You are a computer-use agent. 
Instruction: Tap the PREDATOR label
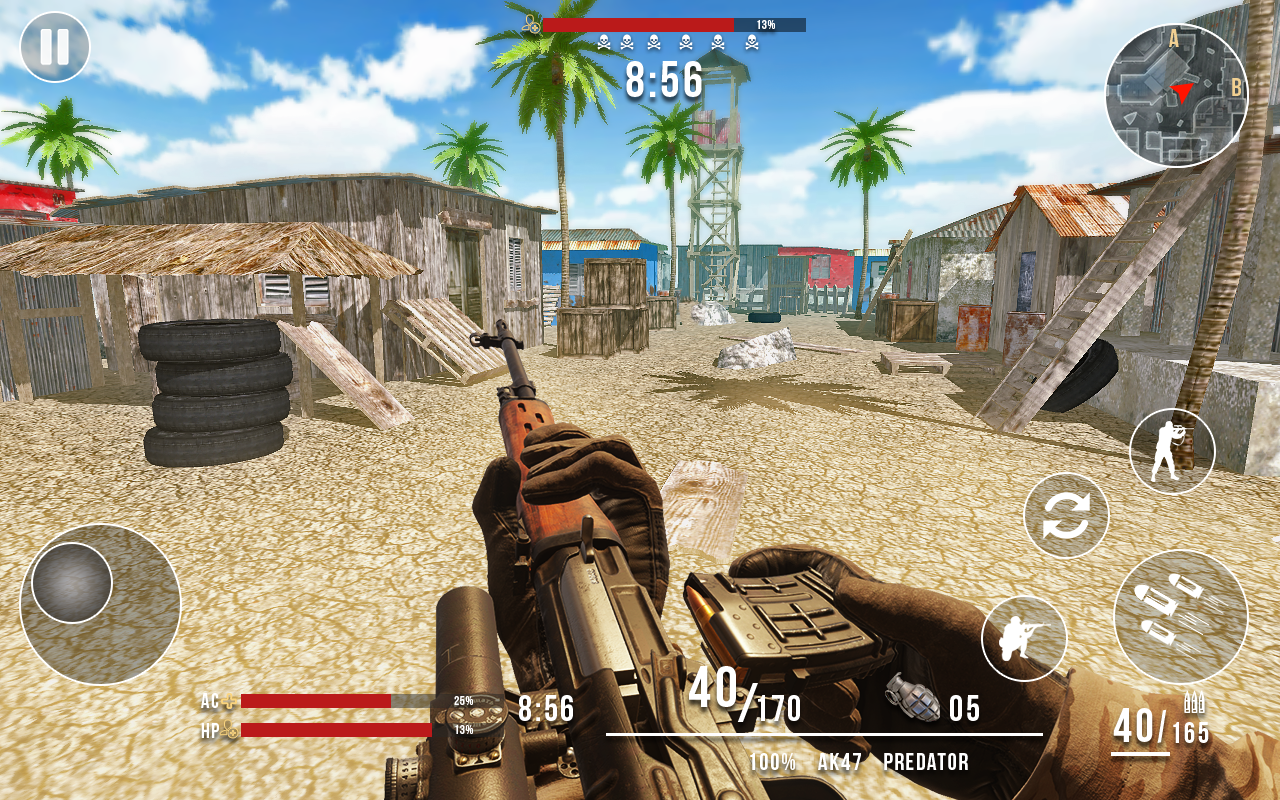pos(928,760)
